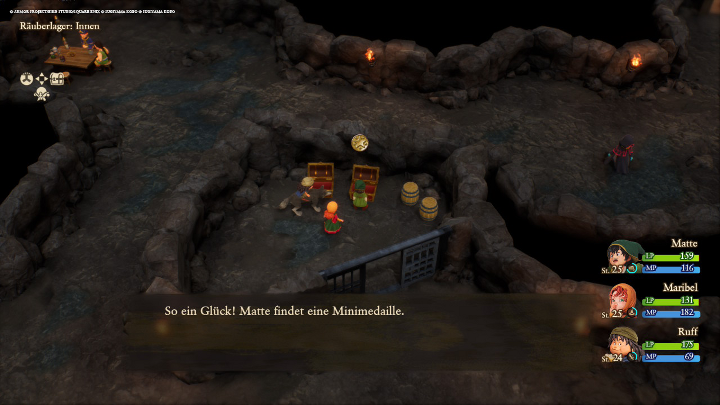Select Ruff's party portrait
720x405 pixels.
[x=622, y=343]
